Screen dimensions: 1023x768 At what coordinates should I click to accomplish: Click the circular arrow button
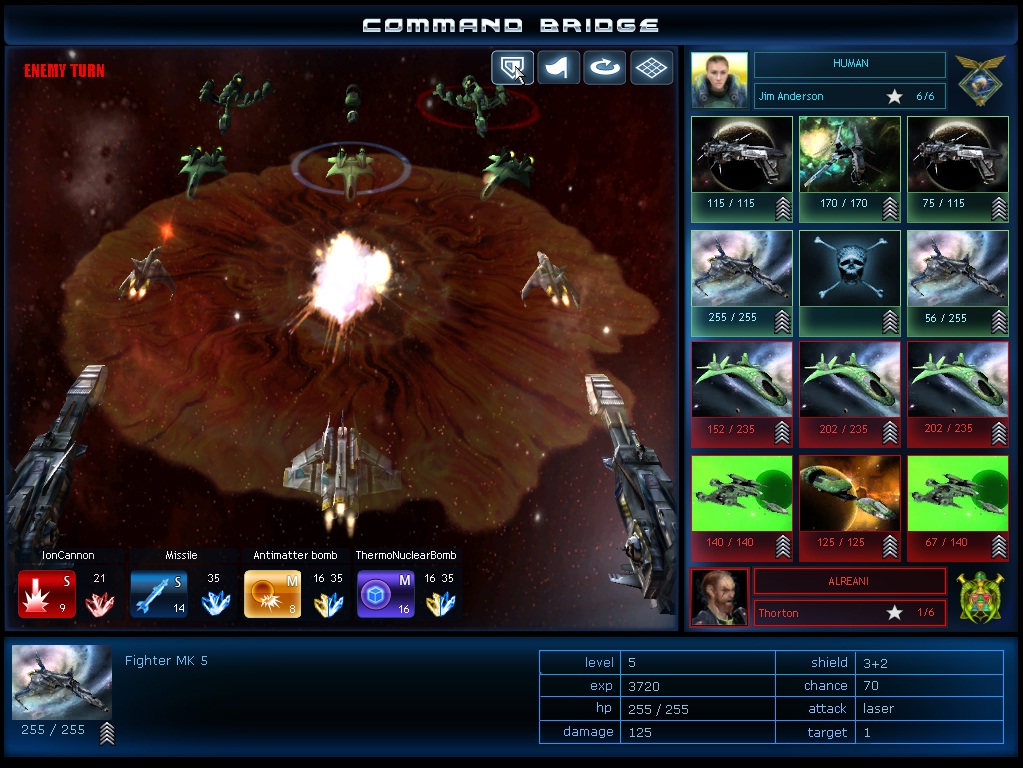coord(605,68)
